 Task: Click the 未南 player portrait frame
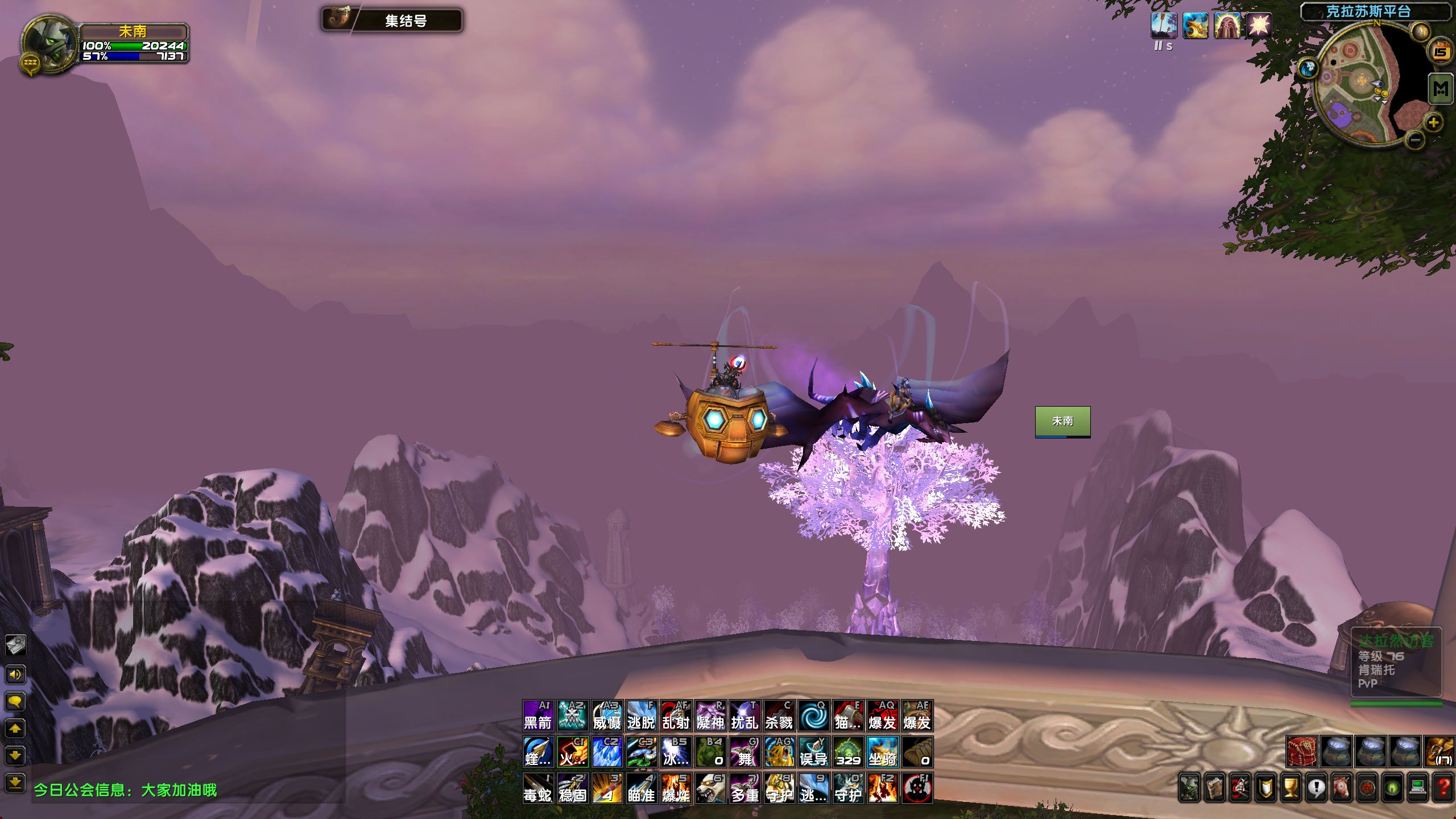pos(49,43)
